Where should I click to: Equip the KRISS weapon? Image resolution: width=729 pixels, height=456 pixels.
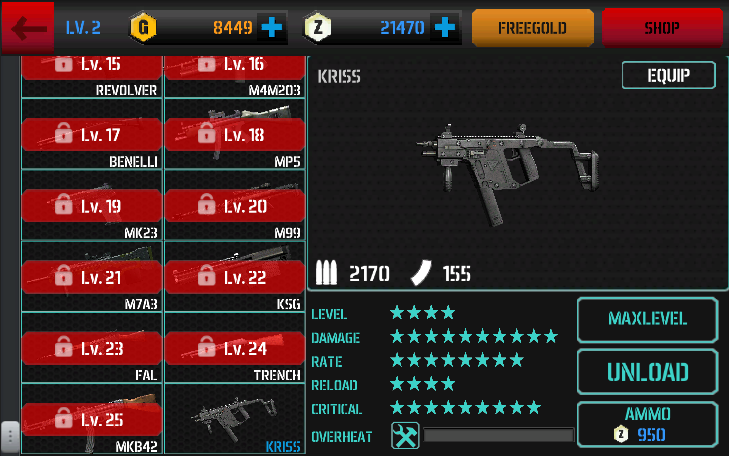[x=668, y=75]
